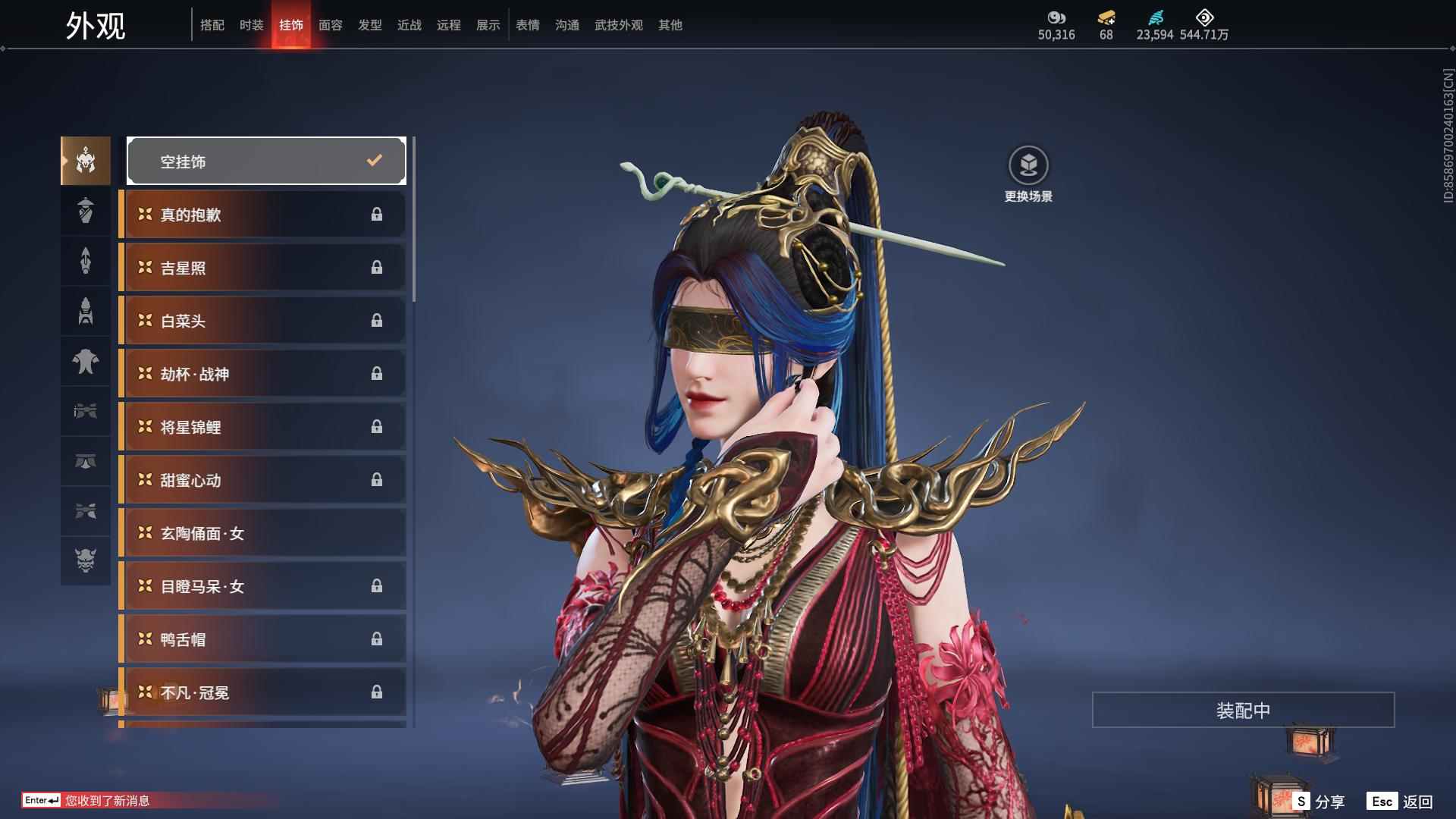Preview the 劫杯·战神 accessory
Image resolution: width=1456 pixels, height=819 pixels.
tap(262, 374)
